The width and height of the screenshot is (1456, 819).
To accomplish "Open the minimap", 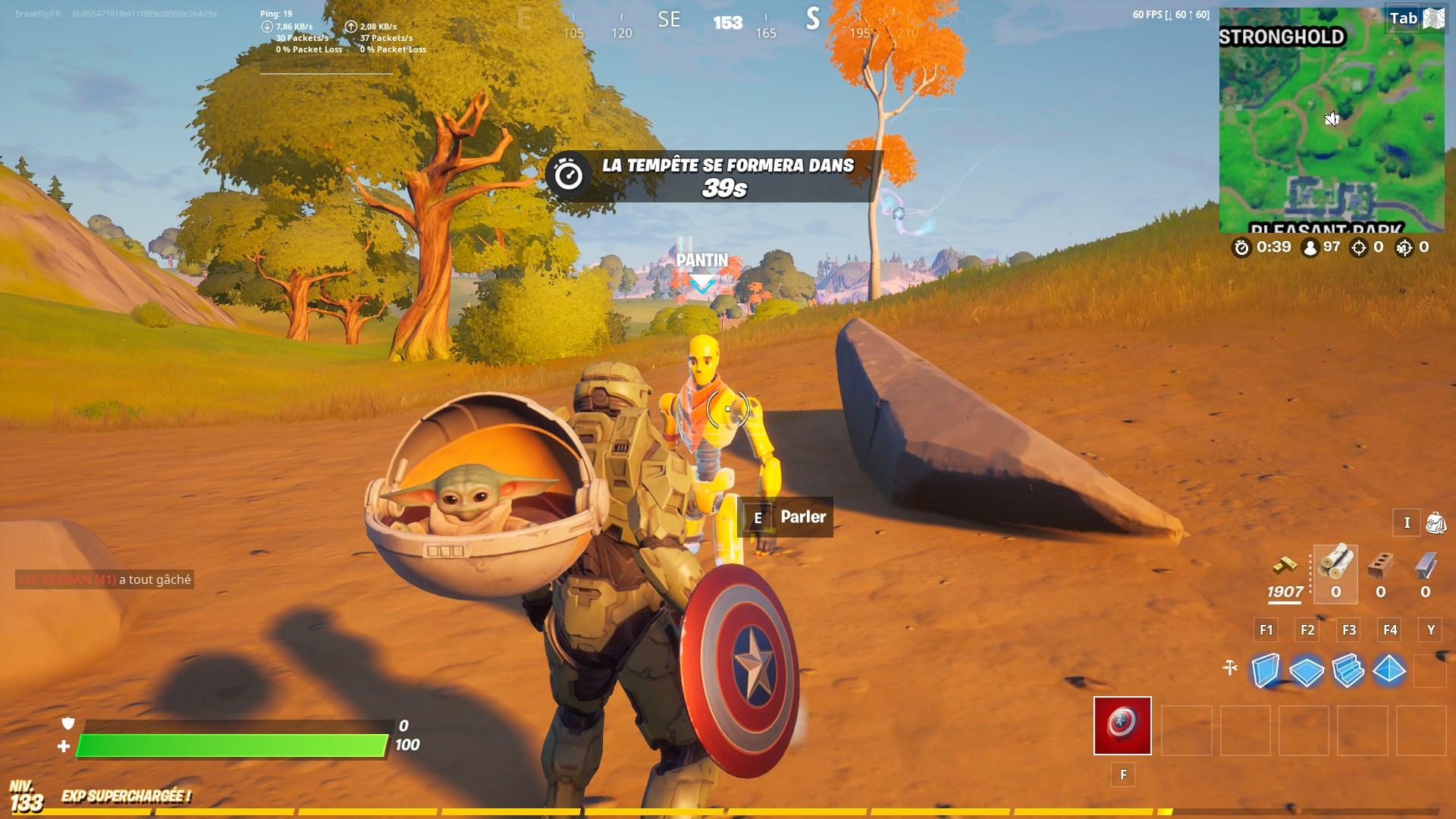I will point(1332,121).
